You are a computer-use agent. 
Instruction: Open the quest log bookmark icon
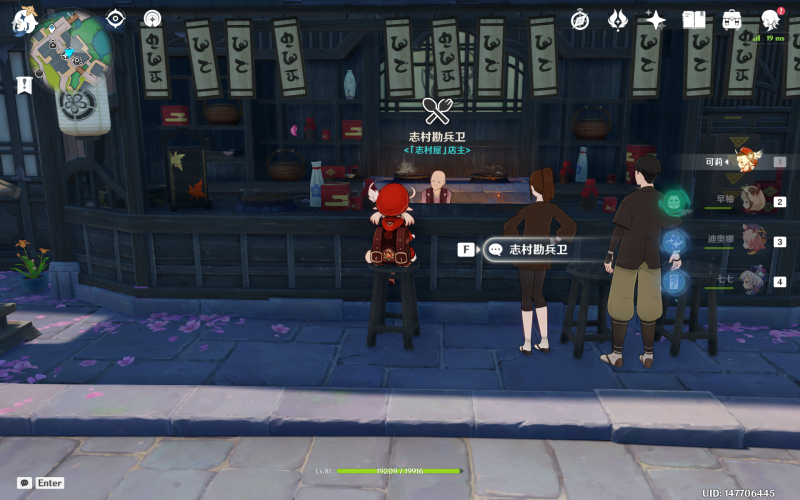(24, 86)
